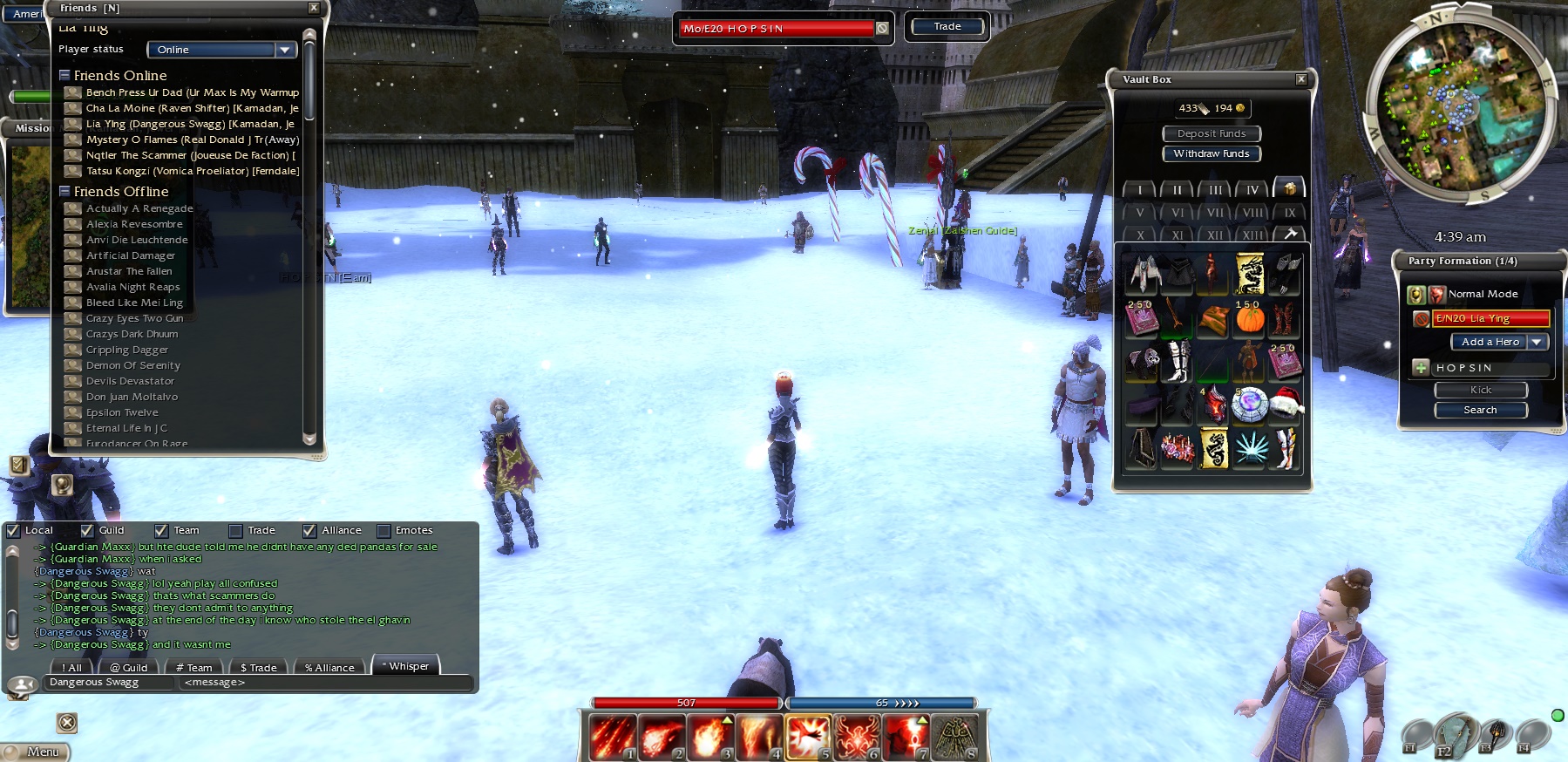Close the Friends list window
This screenshot has height=762, width=1568.
[x=314, y=8]
